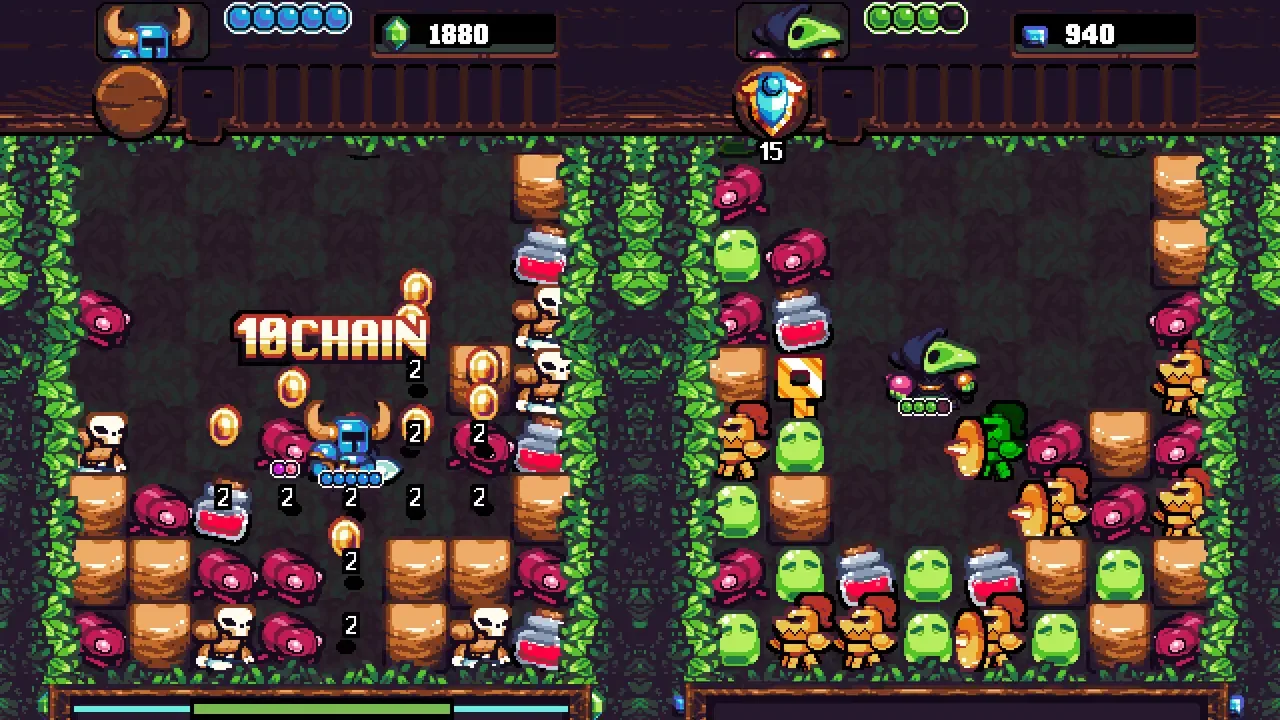Toggle the first blue health orb for Shovel Knight
The image size is (1280, 720).
tap(237, 17)
